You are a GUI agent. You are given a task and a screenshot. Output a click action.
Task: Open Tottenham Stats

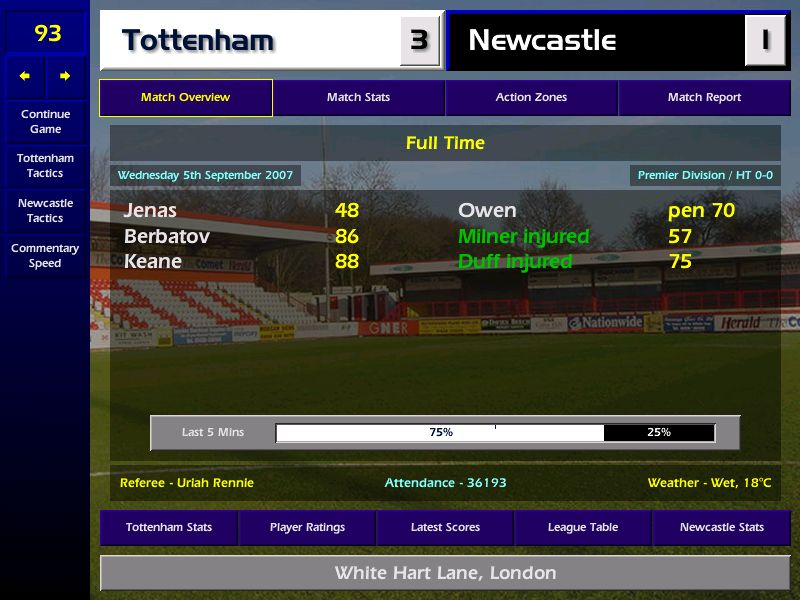coord(169,528)
